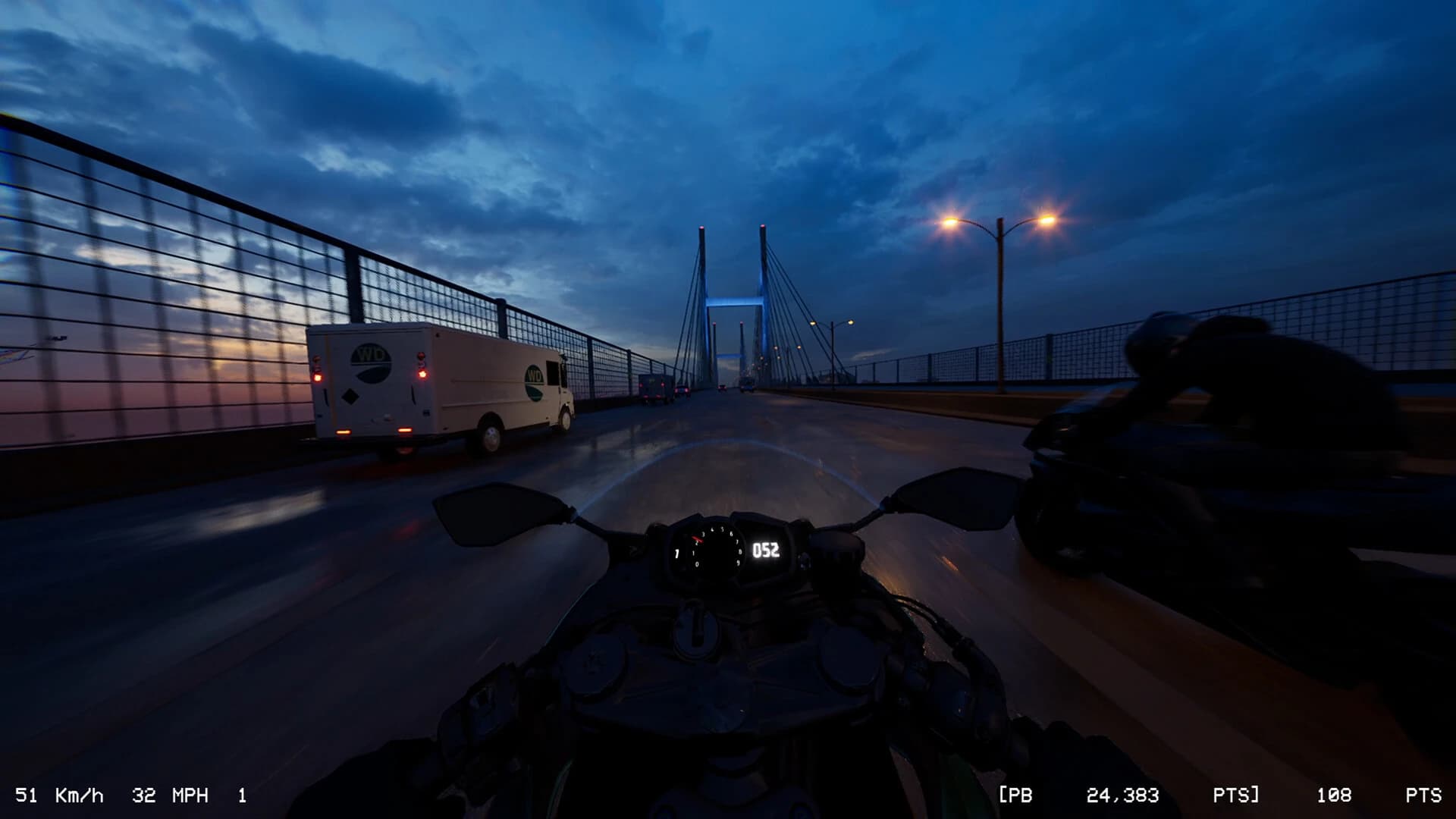Select the analog tachometer dial

[714, 547]
